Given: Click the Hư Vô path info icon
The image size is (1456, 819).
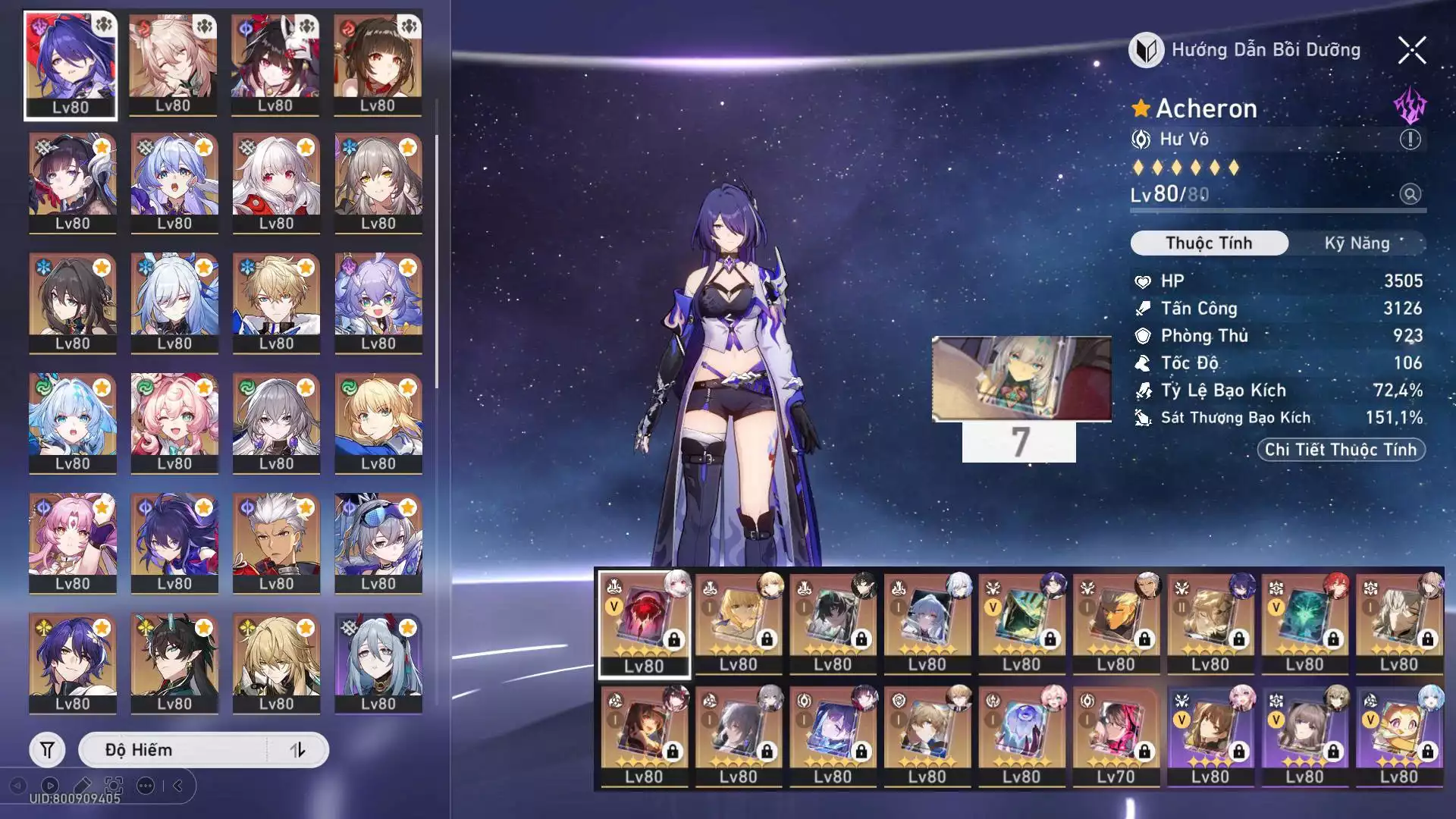Looking at the screenshot, I should pyautogui.click(x=1410, y=140).
